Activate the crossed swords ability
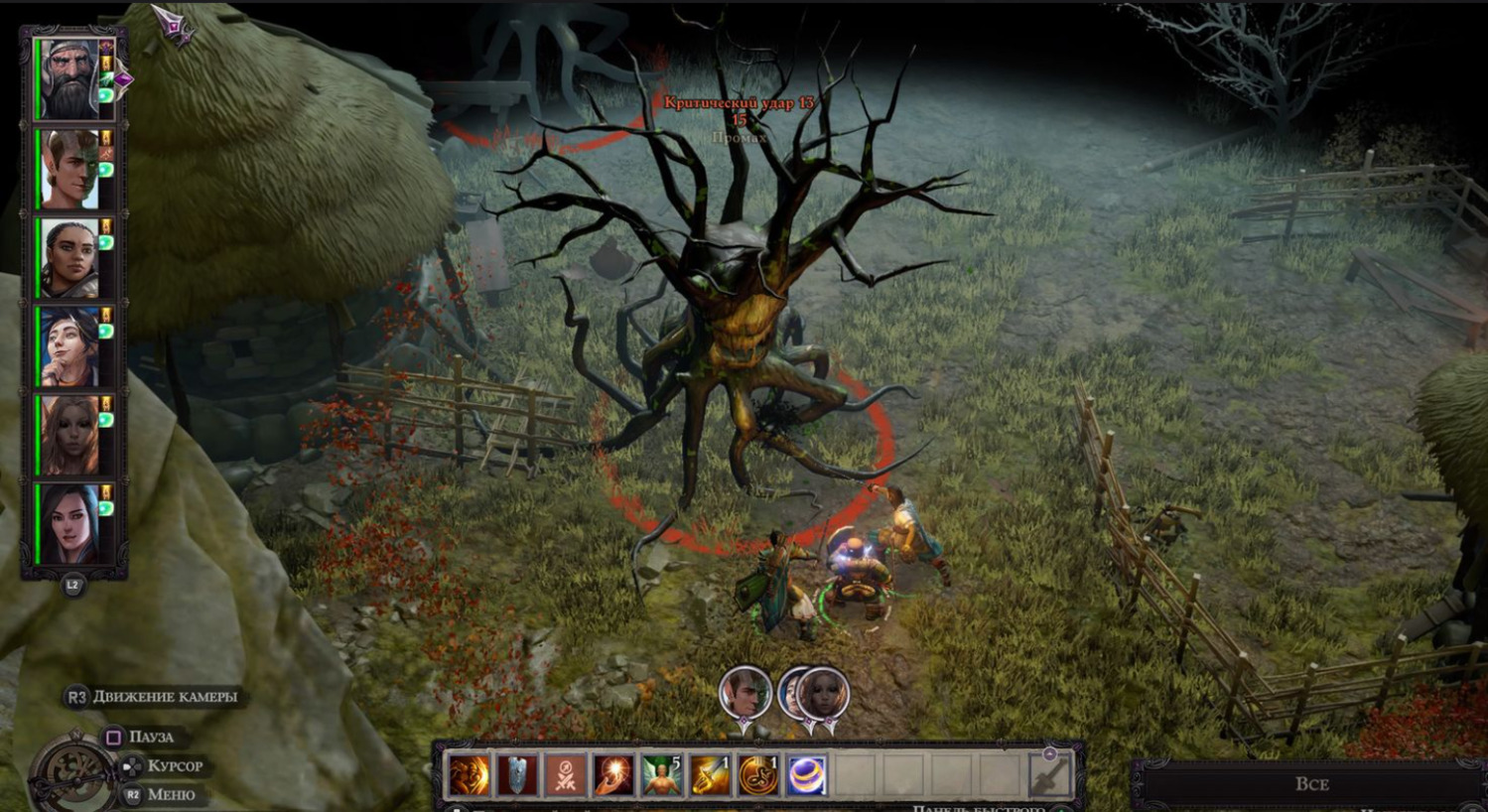 [x=566, y=774]
